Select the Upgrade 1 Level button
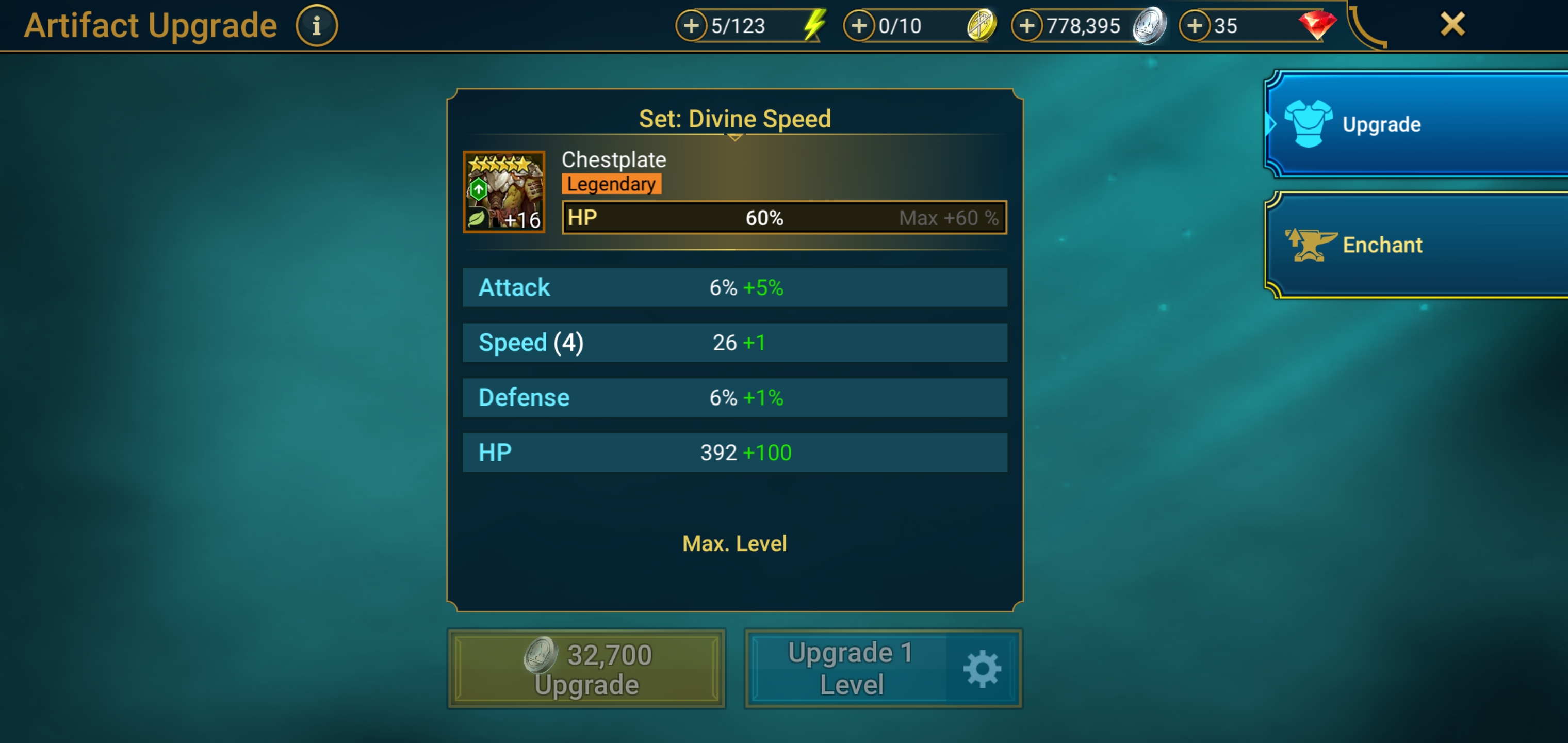 point(850,669)
